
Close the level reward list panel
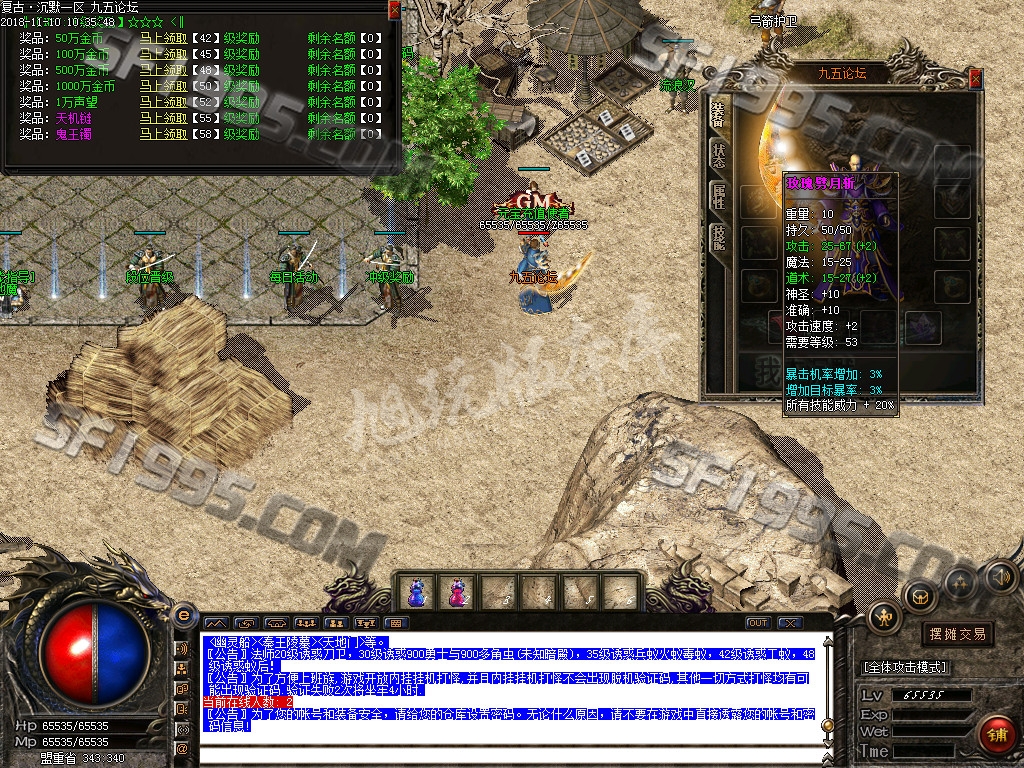coord(394,10)
